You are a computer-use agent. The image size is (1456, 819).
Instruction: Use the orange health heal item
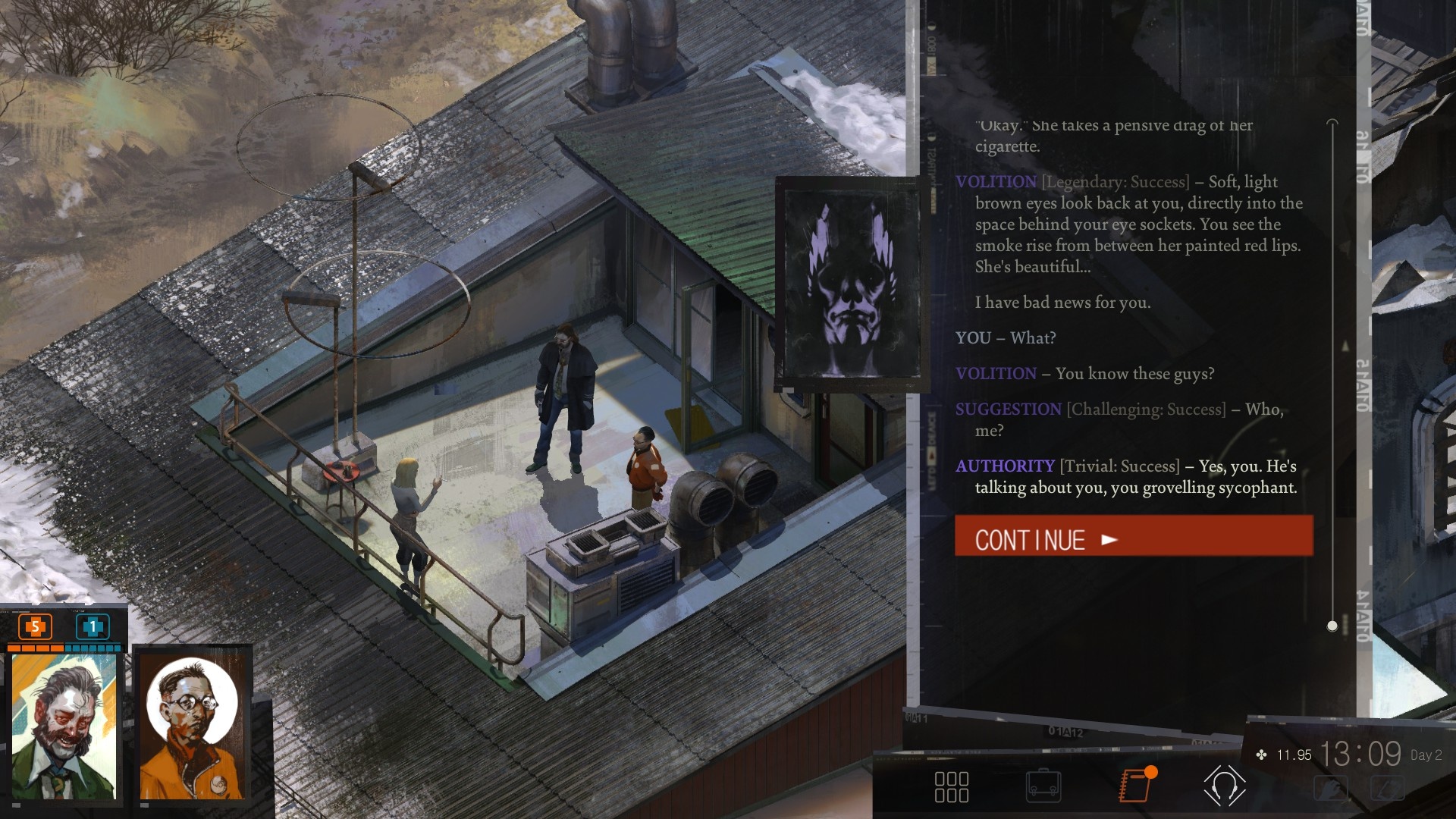click(35, 626)
